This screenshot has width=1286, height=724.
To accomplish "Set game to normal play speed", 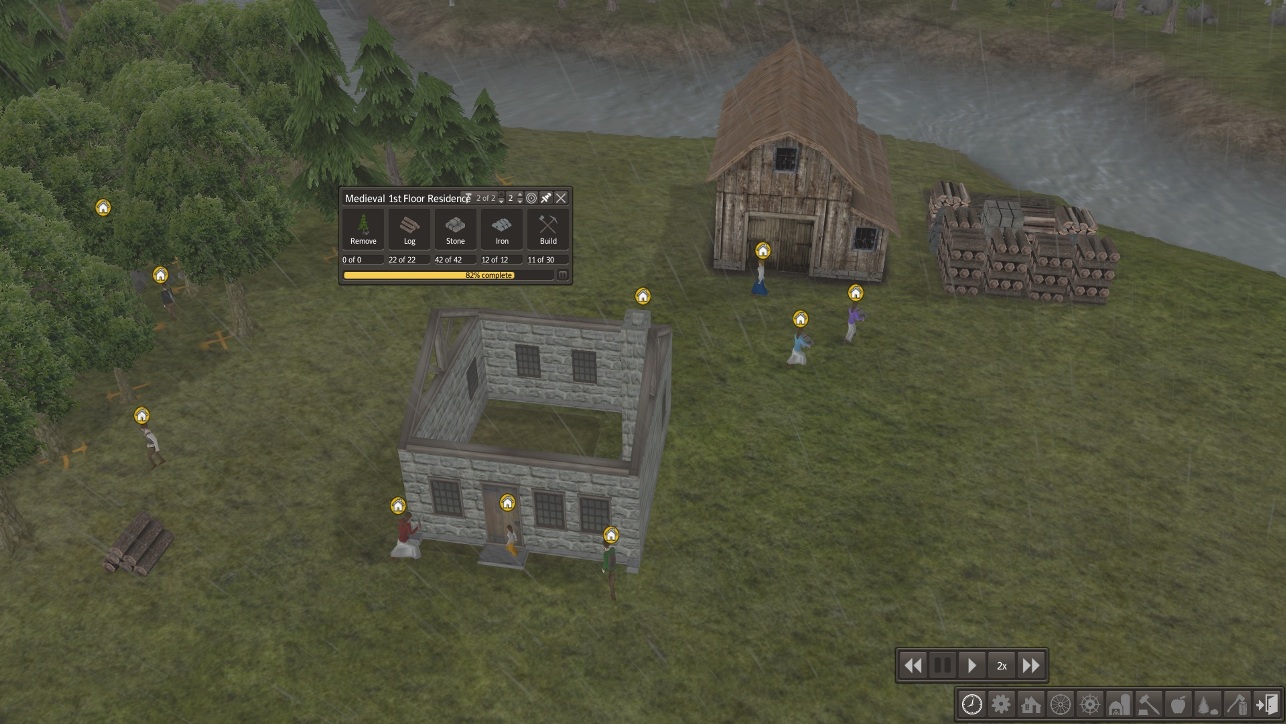I will coord(972,665).
